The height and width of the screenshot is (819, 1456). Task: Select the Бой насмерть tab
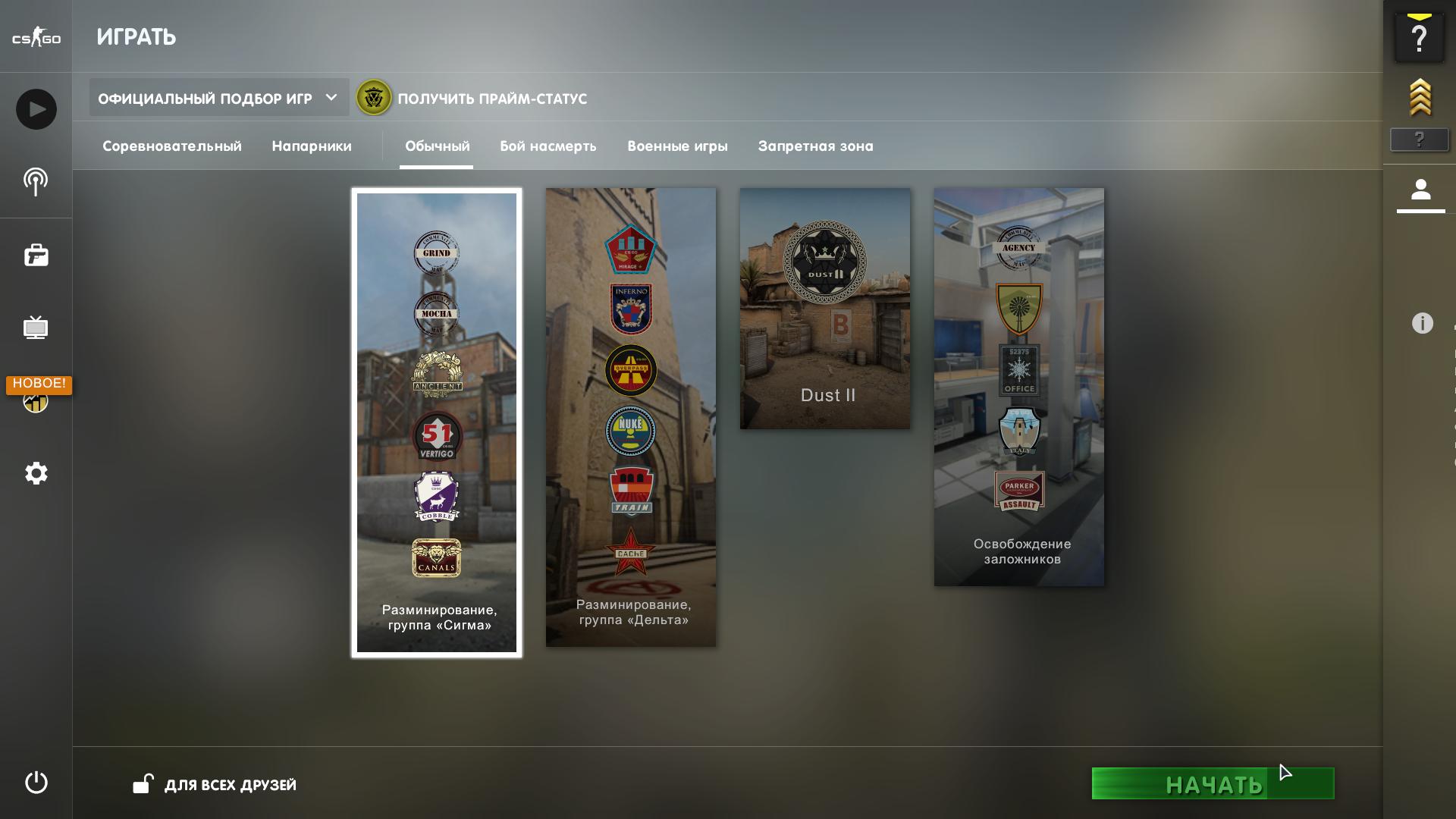coord(548,146)
